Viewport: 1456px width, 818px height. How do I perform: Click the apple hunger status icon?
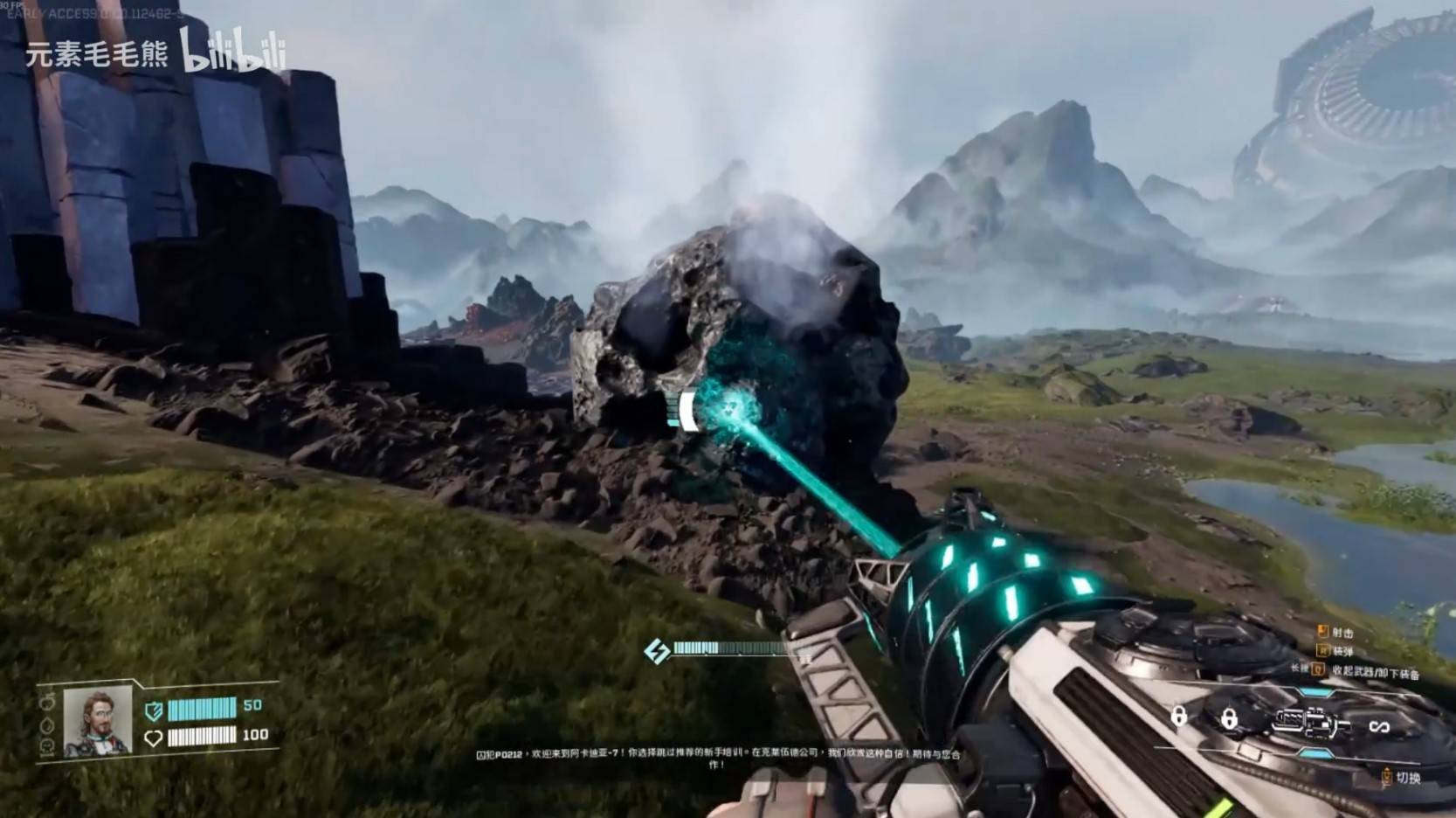click(46, 702)
